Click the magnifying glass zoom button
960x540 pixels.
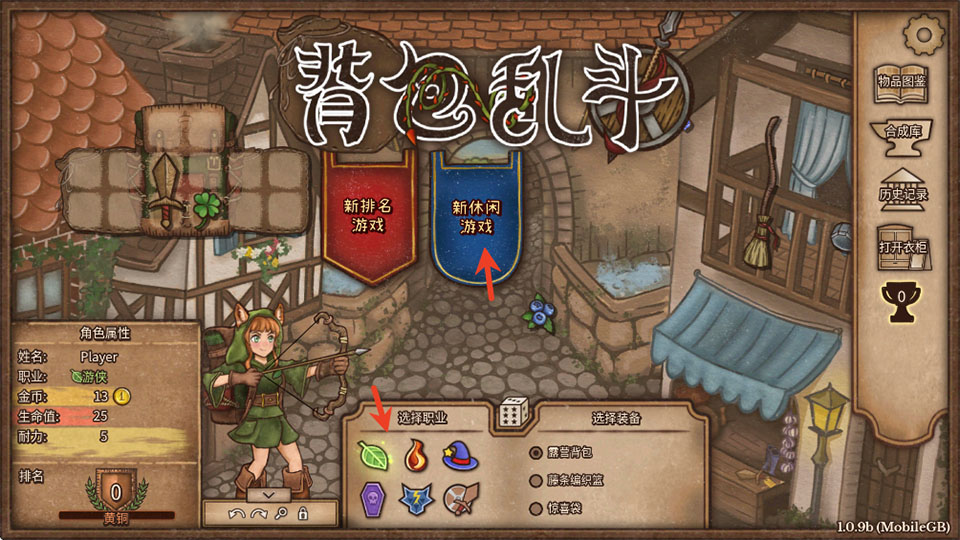pyautogui.click(x=282, y=513)
